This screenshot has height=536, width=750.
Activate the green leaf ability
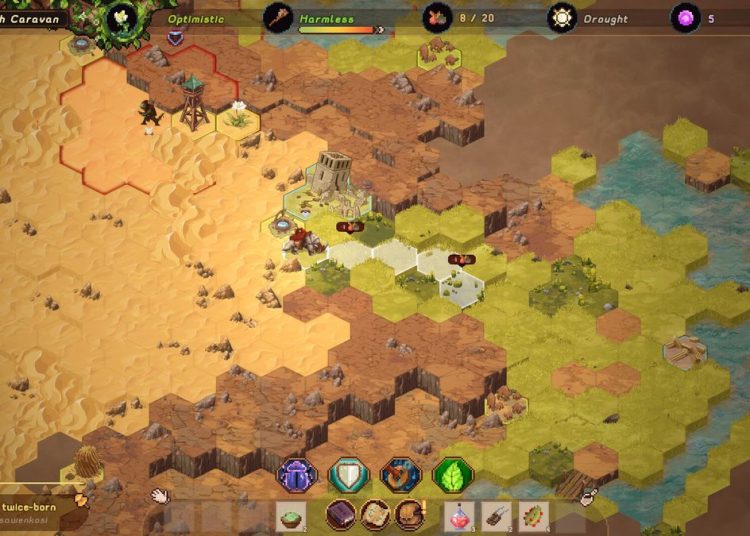click(x=453, y=475)
